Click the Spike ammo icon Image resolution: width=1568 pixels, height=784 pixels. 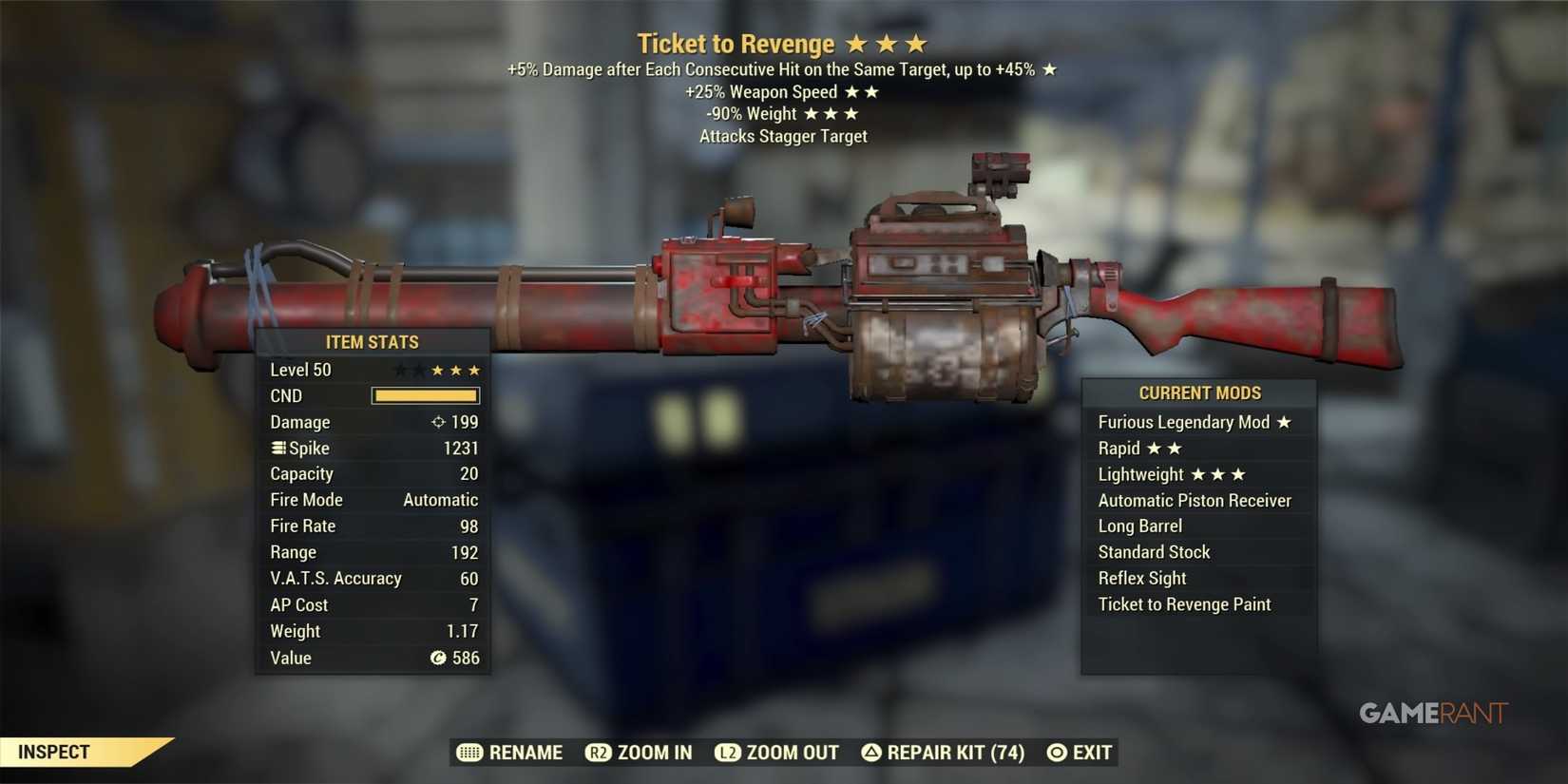coord(278,448)
